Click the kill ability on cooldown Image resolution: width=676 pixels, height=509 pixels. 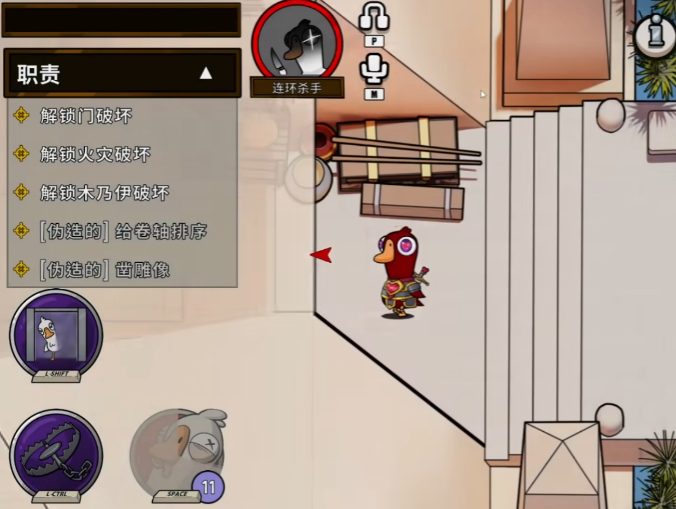[x=177, y=452]
